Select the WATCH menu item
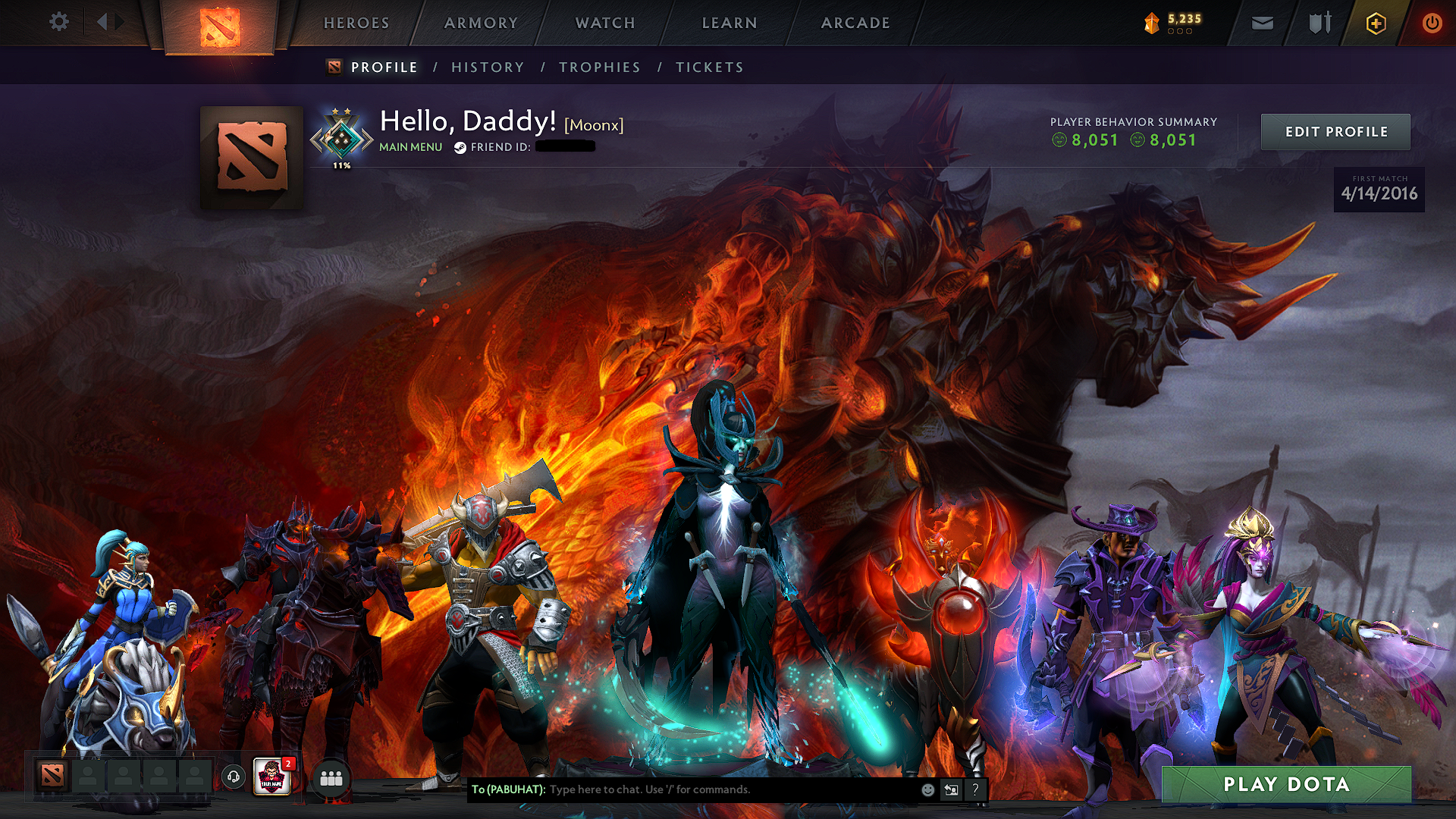The height and width of the screenshot is (819, 1456). click(605, 23)
